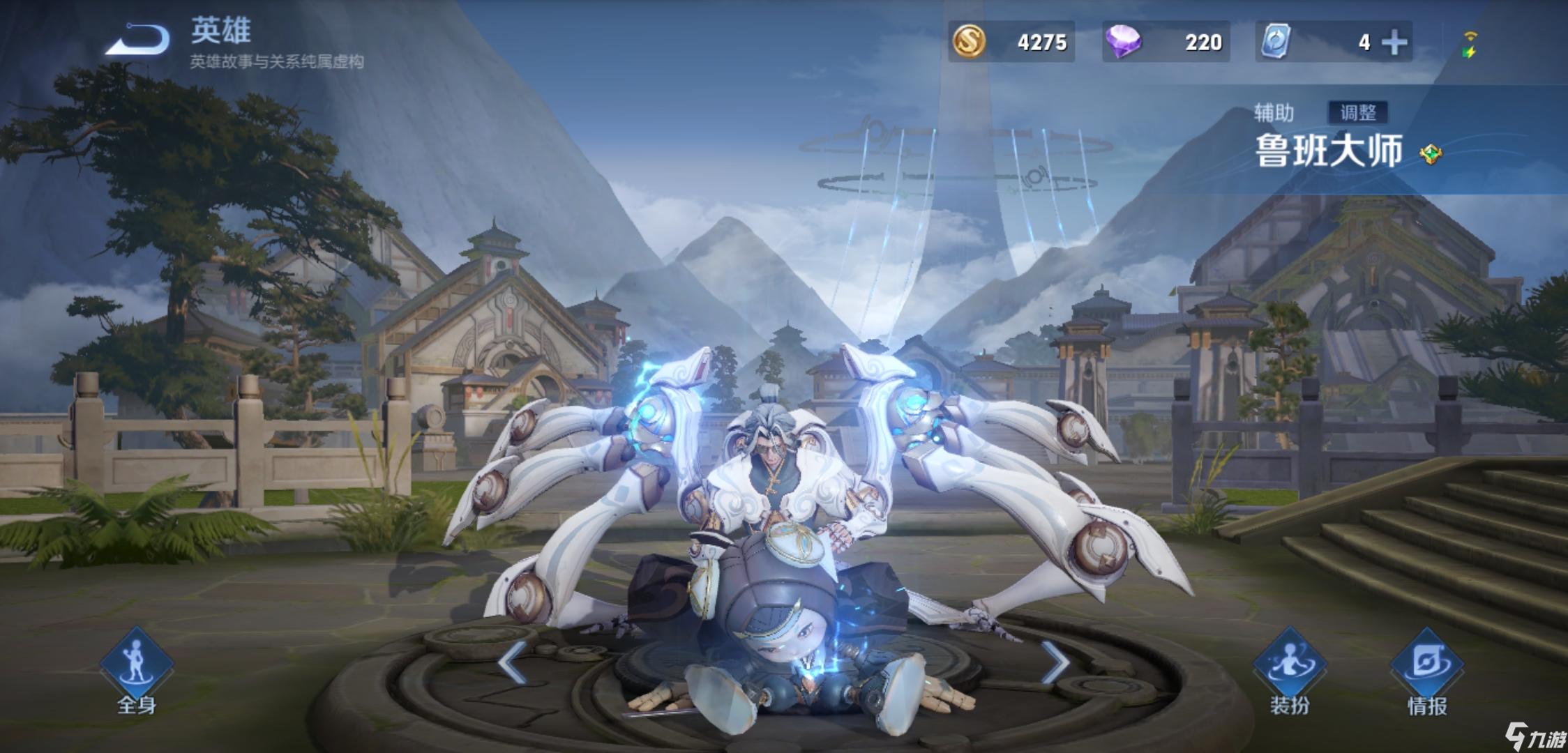Show the next hero with right arrow
Image resolution: width=1568 pixels, height=753 pixels.
1054,662
